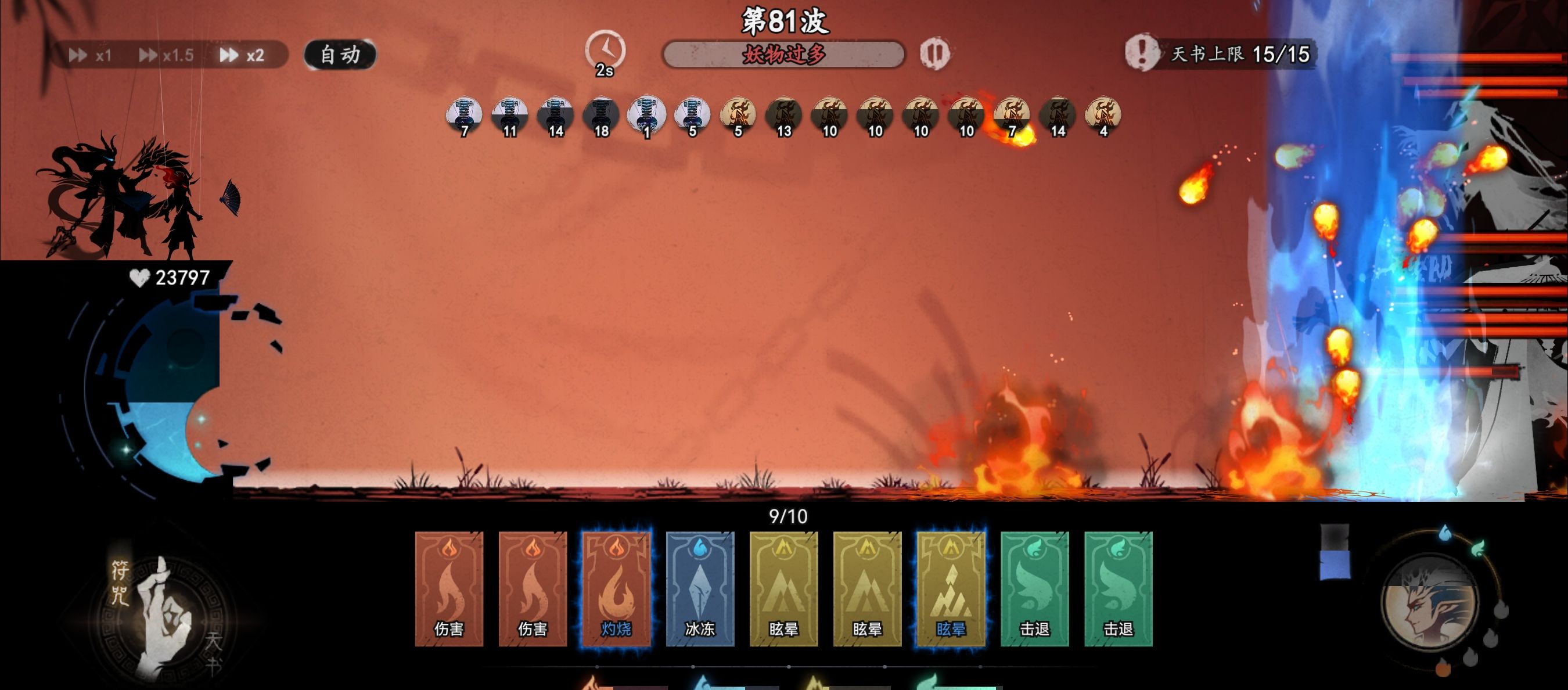Select the first enemy wave icon showing 7

464,113
